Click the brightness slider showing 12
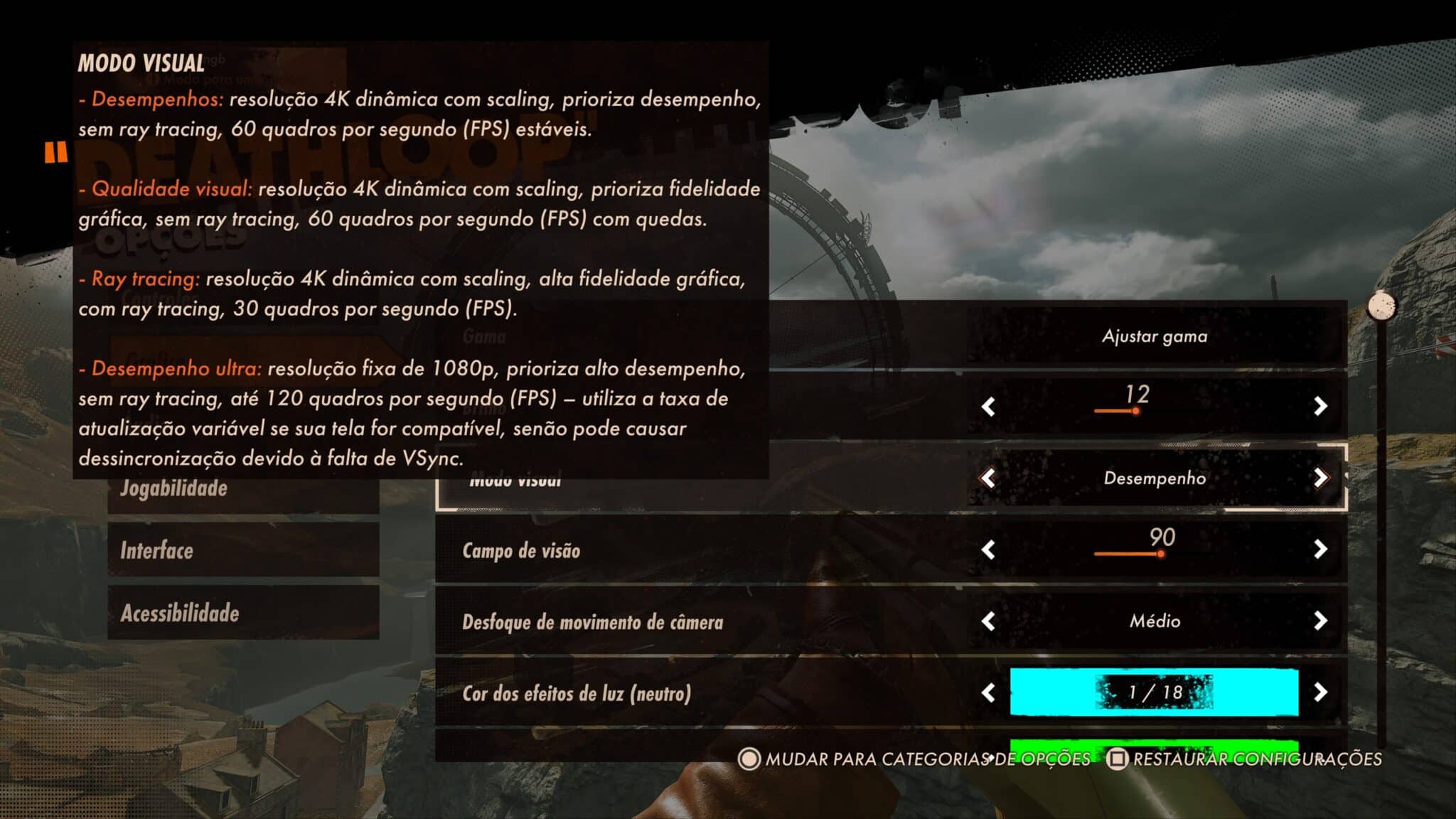The width and height of the screenshot is (1456, 819). coord(1135,411)
